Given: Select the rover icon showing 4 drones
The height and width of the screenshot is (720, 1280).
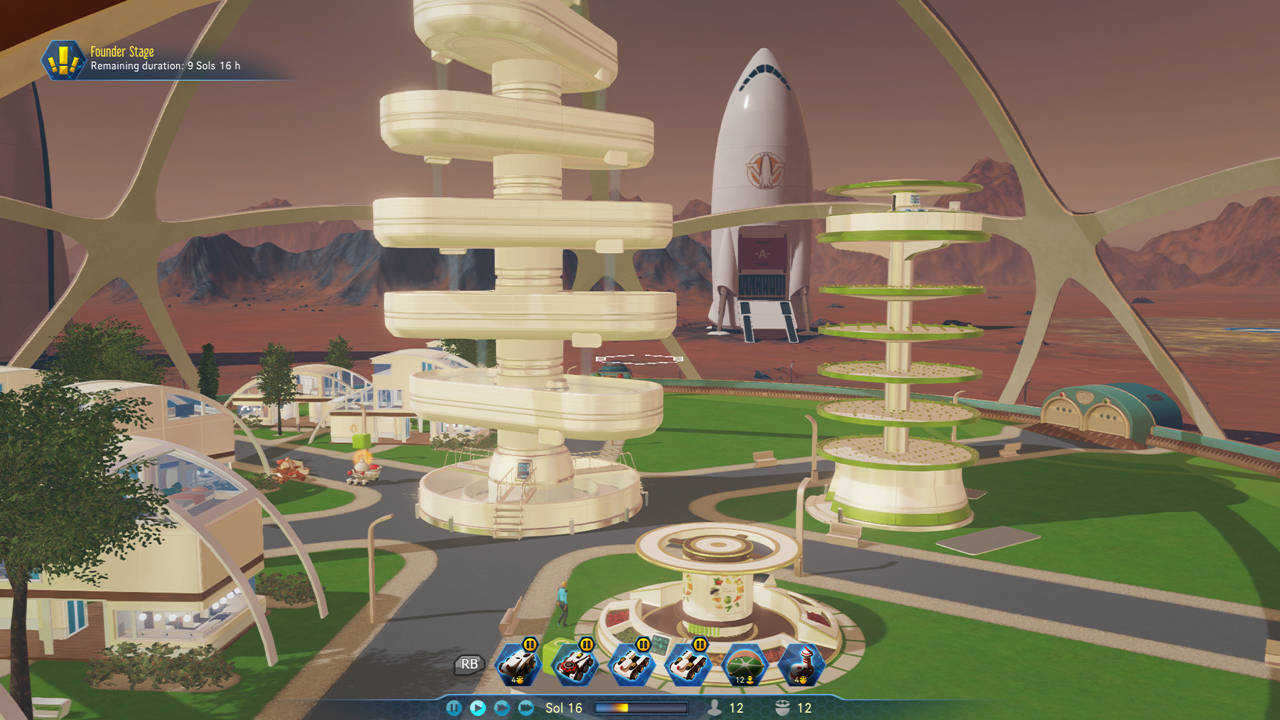Looking at the screenshot, I should tap(519, 663).
